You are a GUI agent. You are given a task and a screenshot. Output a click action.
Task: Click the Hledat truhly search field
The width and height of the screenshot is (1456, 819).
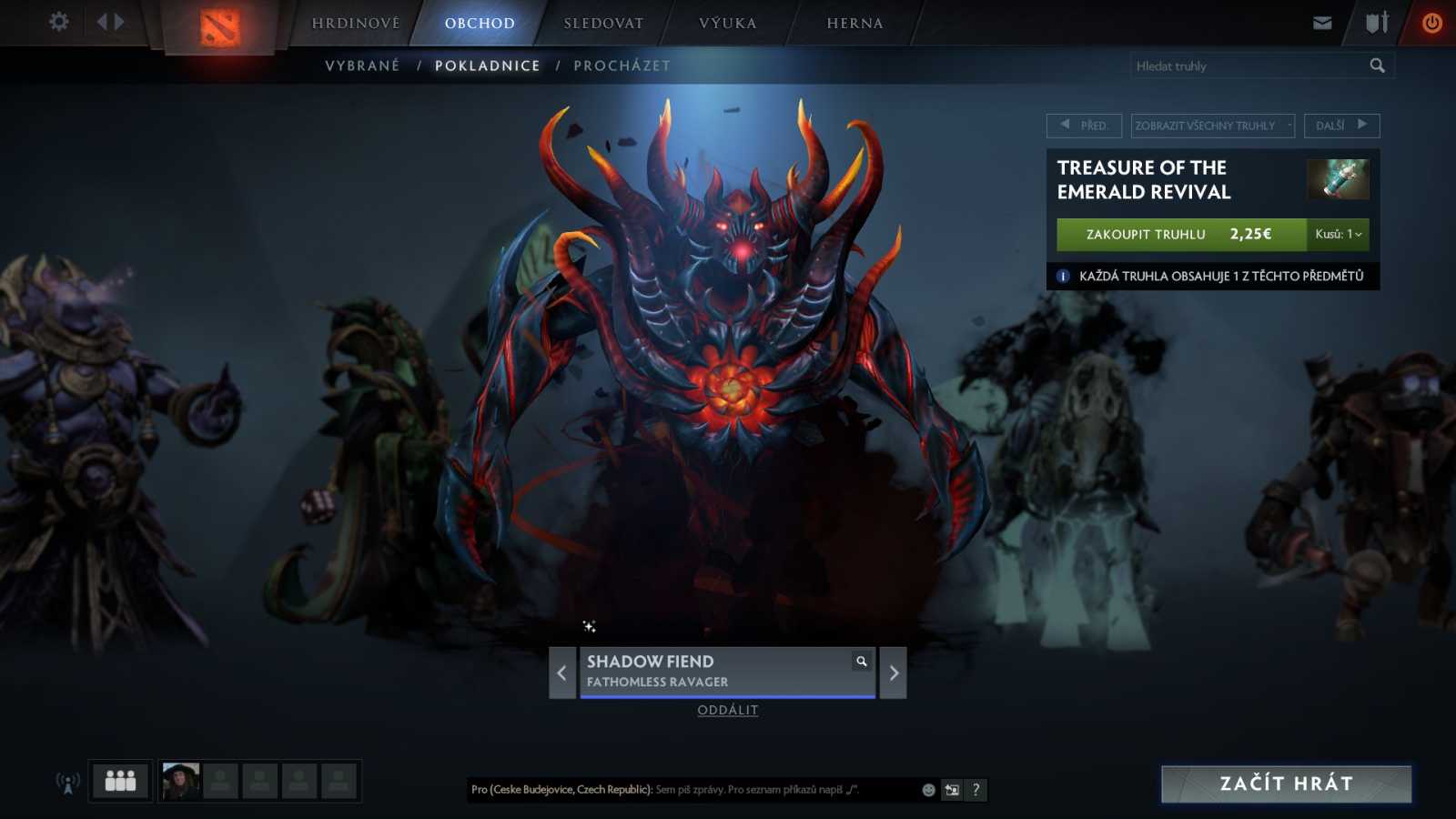(x=1247, y=65)
